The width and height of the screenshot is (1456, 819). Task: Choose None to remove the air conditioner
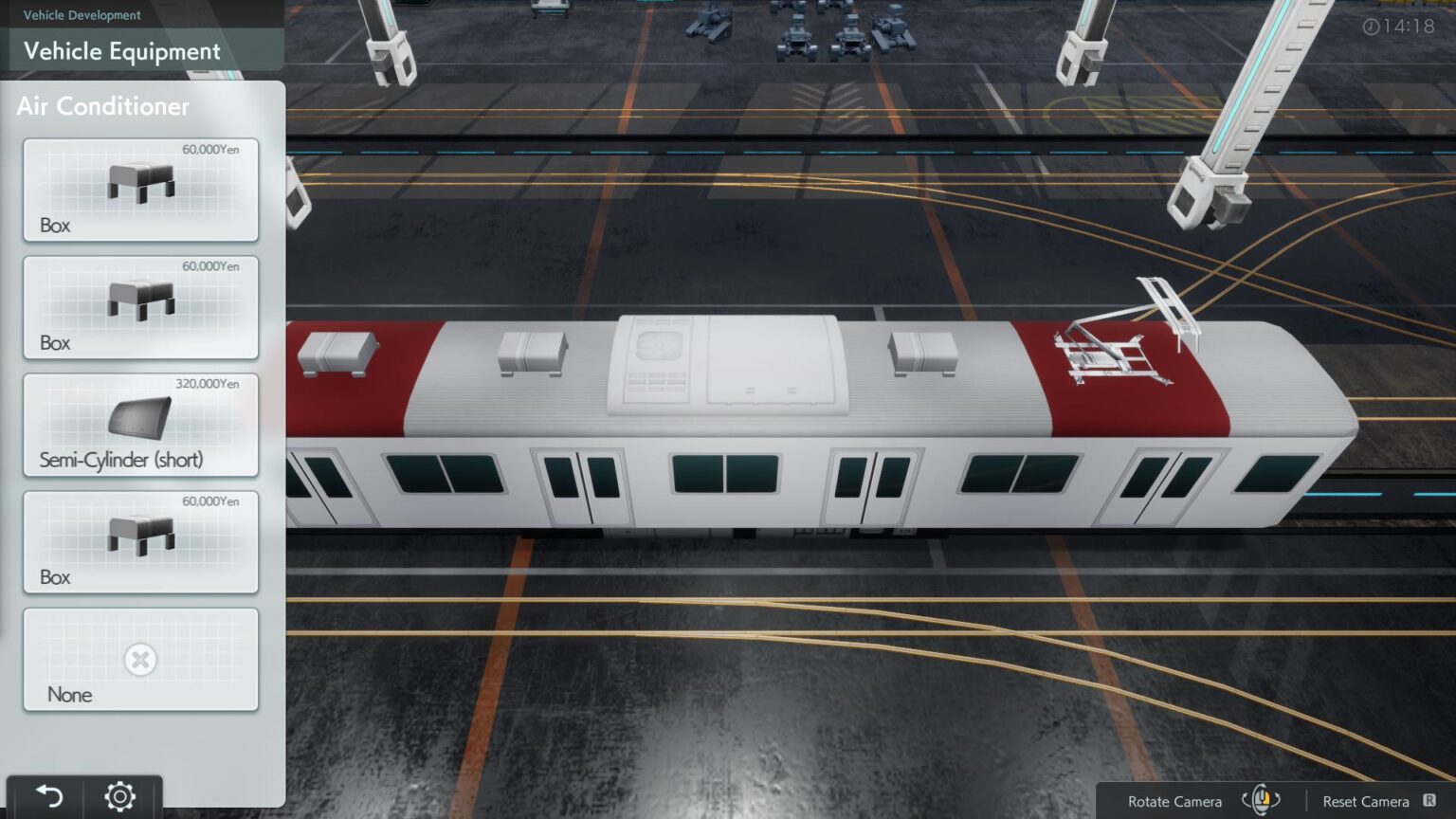140,659
